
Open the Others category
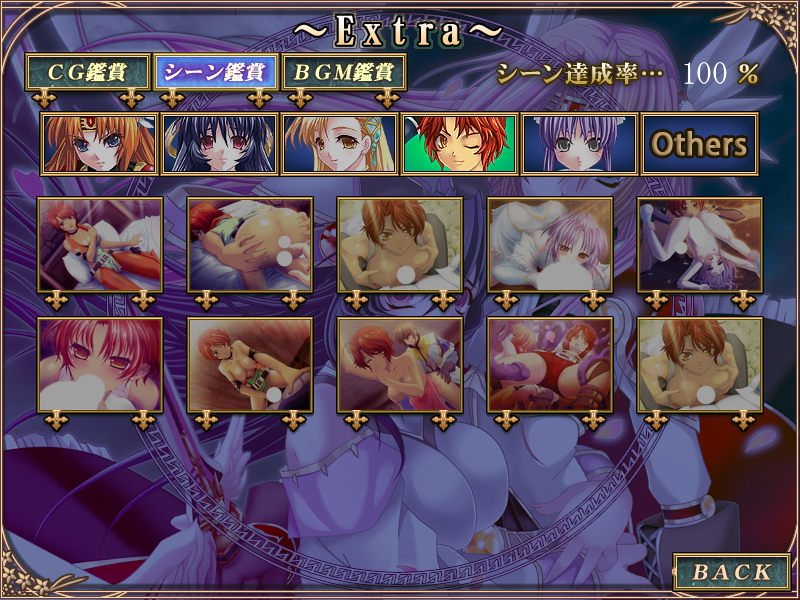click(699, 144)
